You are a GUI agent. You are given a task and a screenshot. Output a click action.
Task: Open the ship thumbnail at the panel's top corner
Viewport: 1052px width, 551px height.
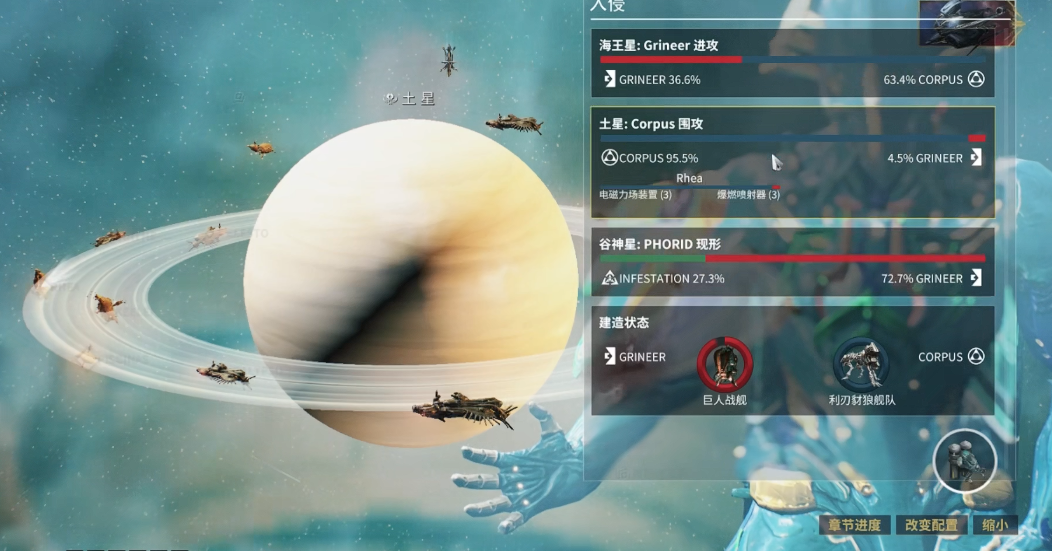point(968,23)
